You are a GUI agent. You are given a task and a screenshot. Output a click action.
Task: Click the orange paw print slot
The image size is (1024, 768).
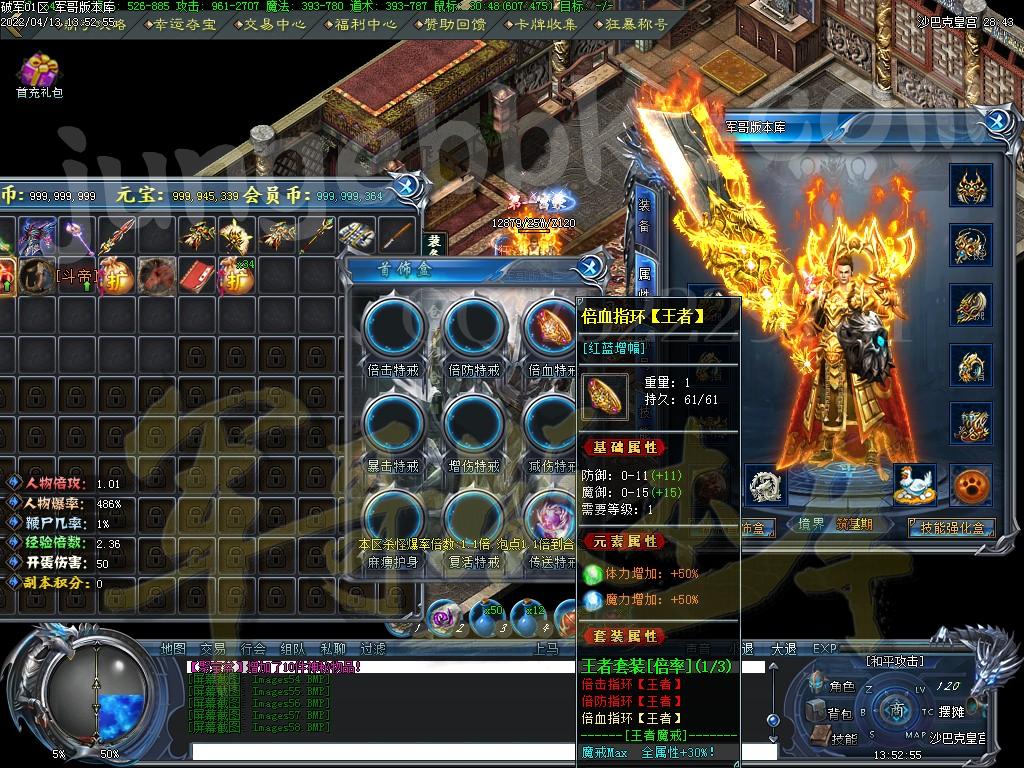point(970,485)
